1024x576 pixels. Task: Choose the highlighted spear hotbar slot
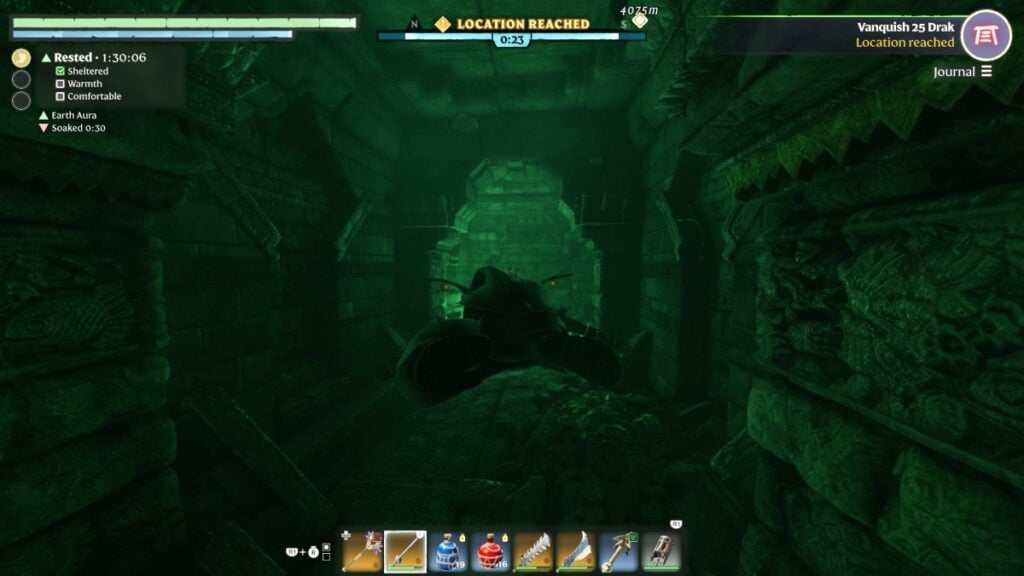click(x=405, y=551)
